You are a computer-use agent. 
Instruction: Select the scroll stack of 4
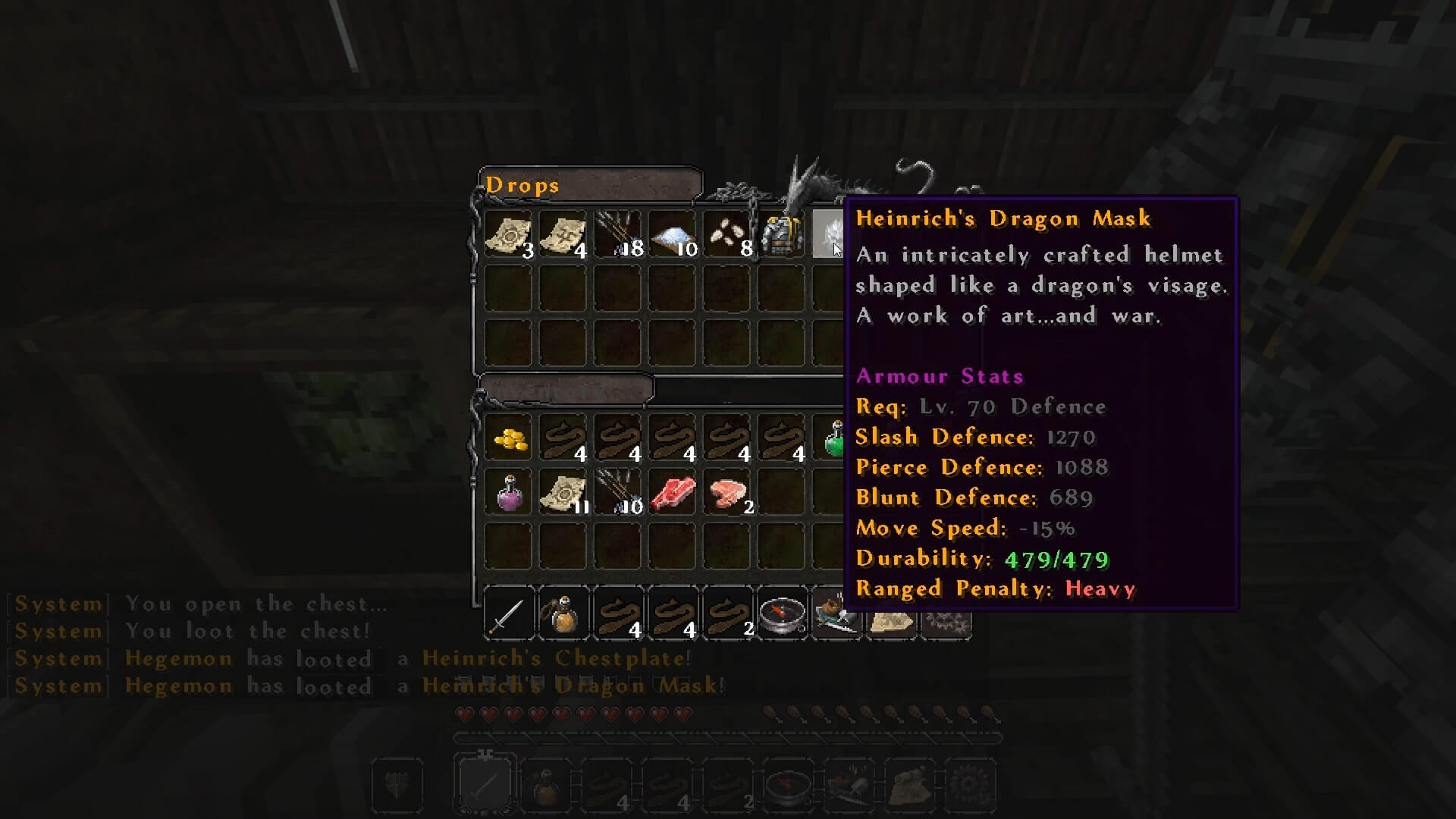[563, 234]
